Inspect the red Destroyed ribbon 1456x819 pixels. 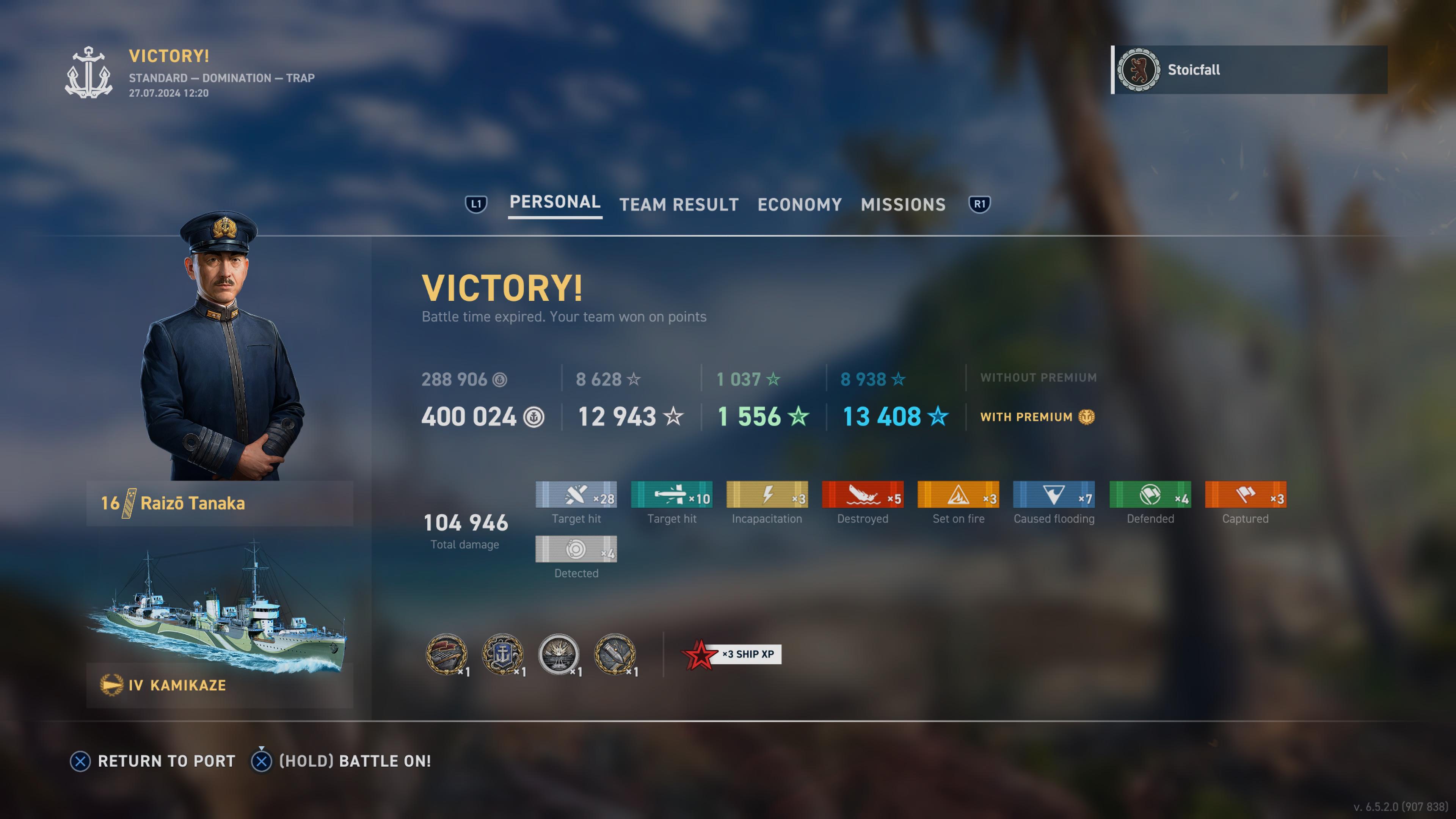point(862,495)
